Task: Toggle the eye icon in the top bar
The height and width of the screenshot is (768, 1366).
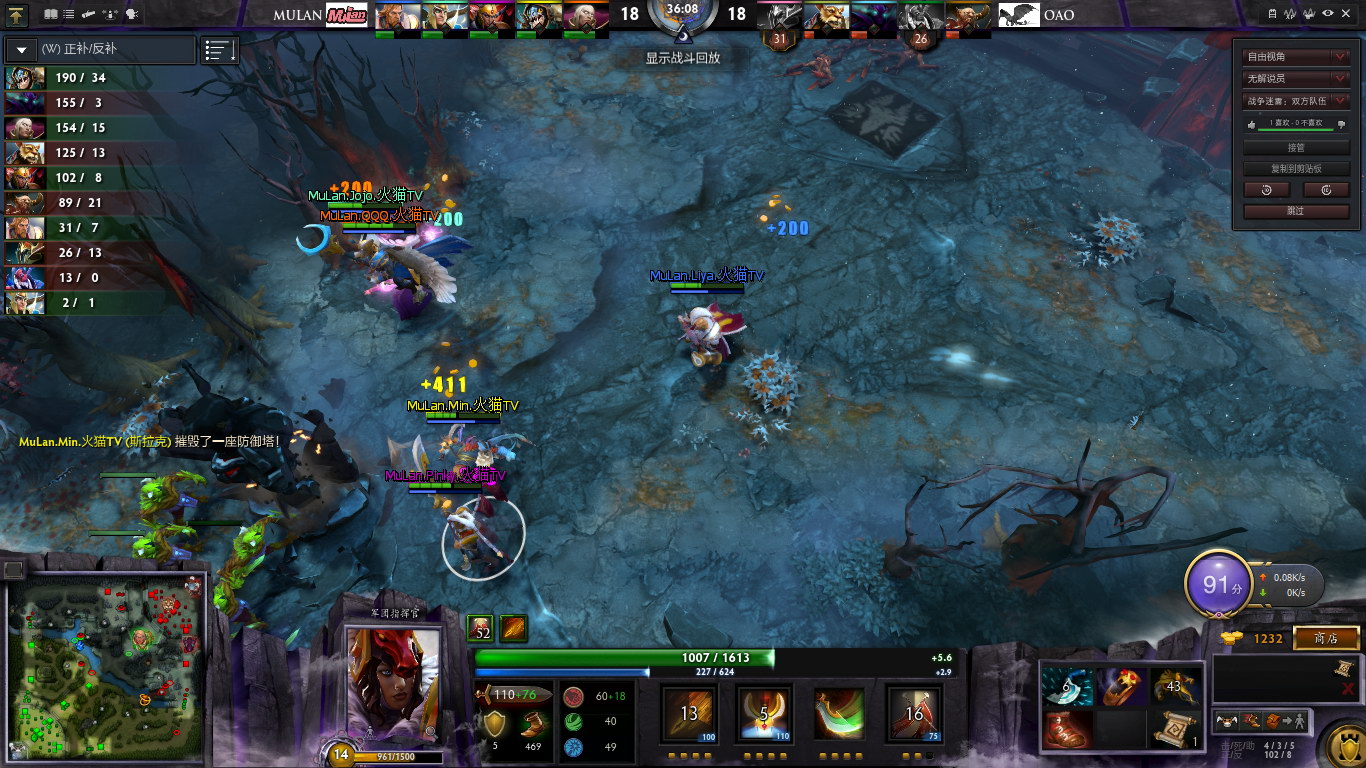Action: [x=1327, y=13]
